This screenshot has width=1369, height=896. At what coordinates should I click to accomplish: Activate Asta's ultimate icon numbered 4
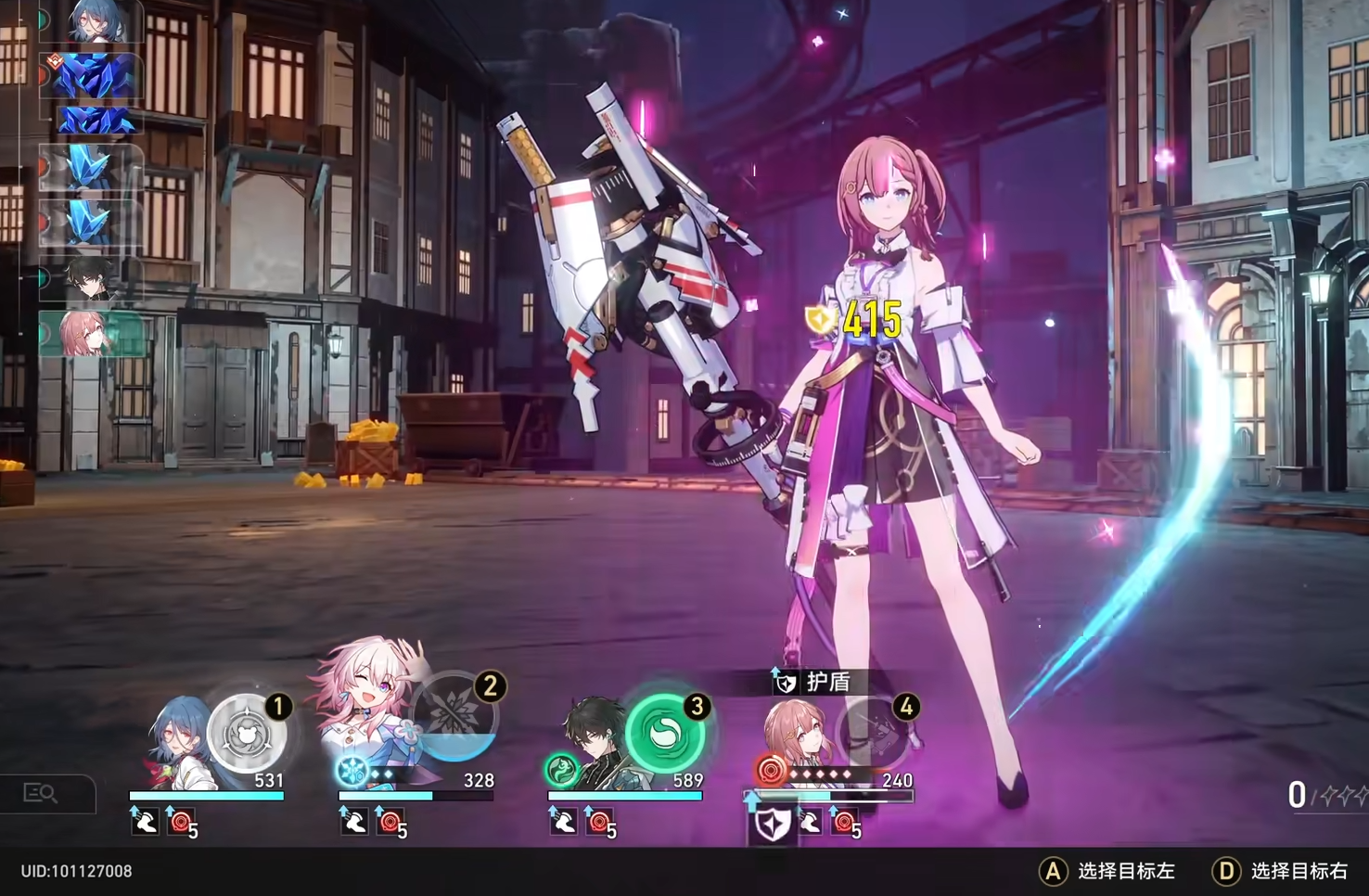tap(874, 733)
